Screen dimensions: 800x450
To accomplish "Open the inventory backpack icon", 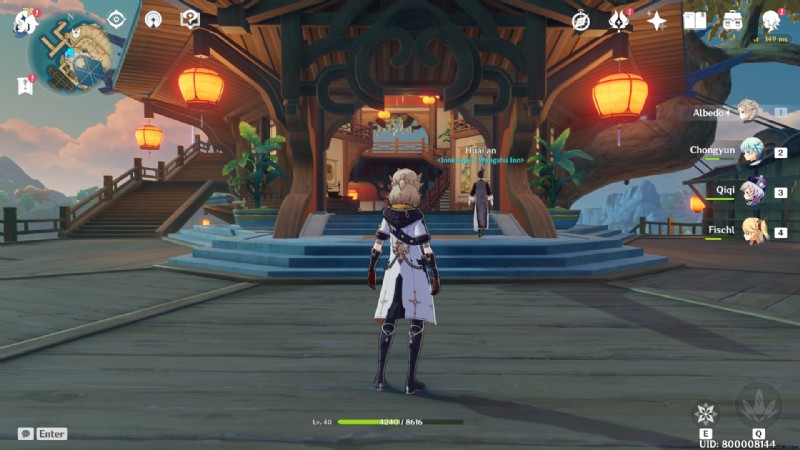I will [x=733, y=21].
